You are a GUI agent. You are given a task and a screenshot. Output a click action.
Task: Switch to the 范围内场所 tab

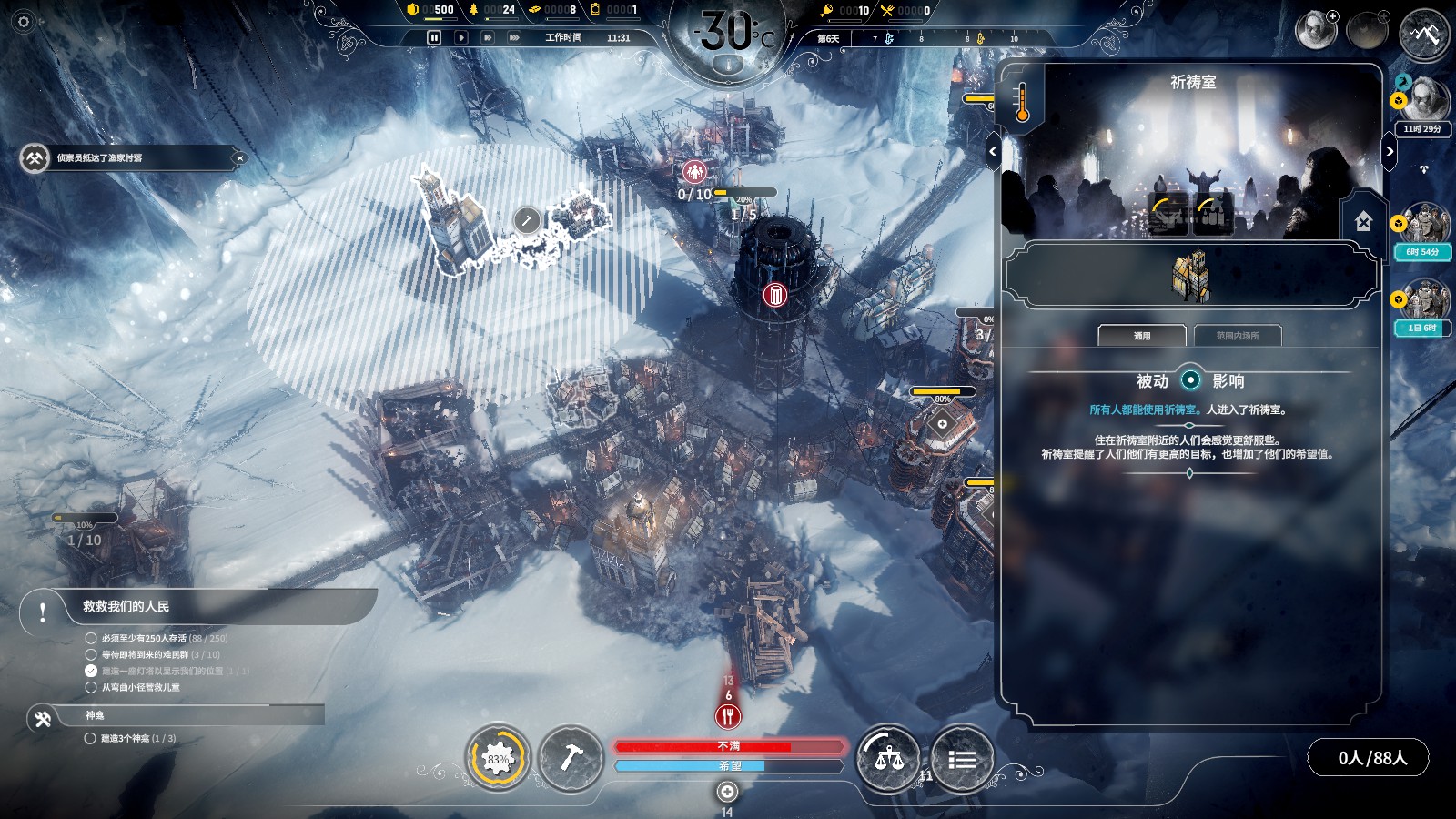pos(1238,336)
